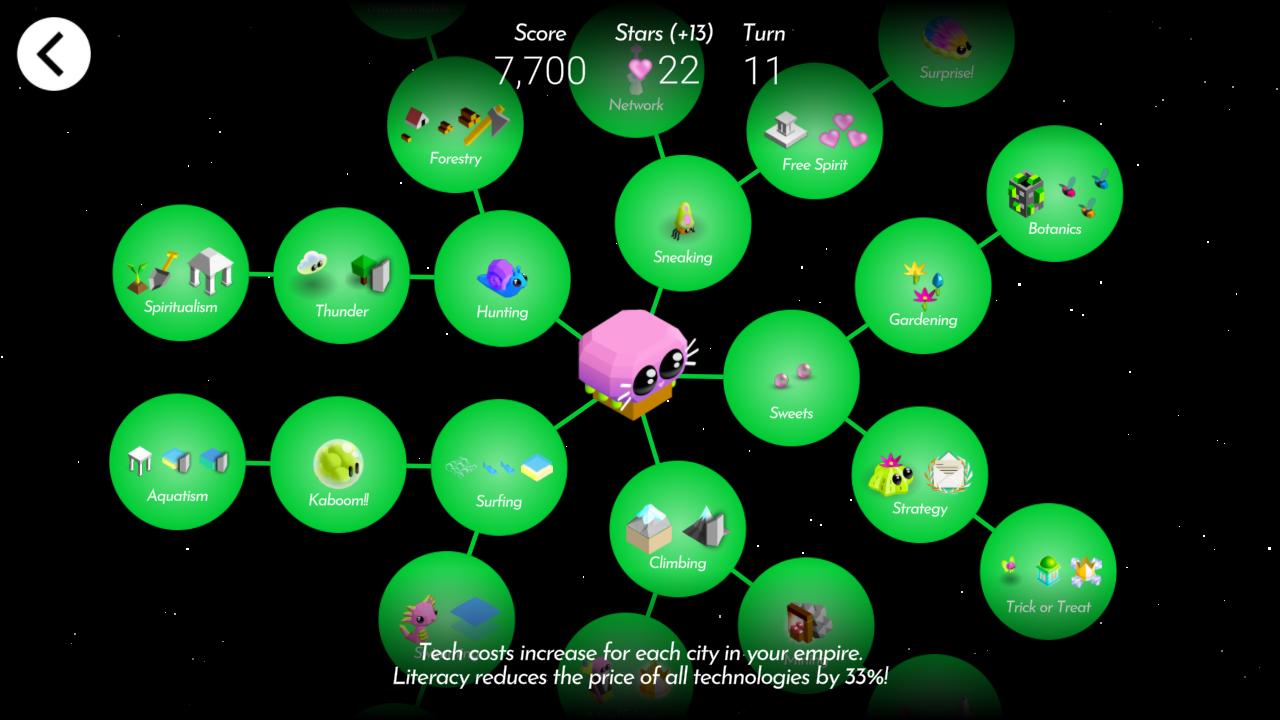This screenshot has height=720, width=1280.
Task: Open the Hunting tech
Action: [503, 280]
